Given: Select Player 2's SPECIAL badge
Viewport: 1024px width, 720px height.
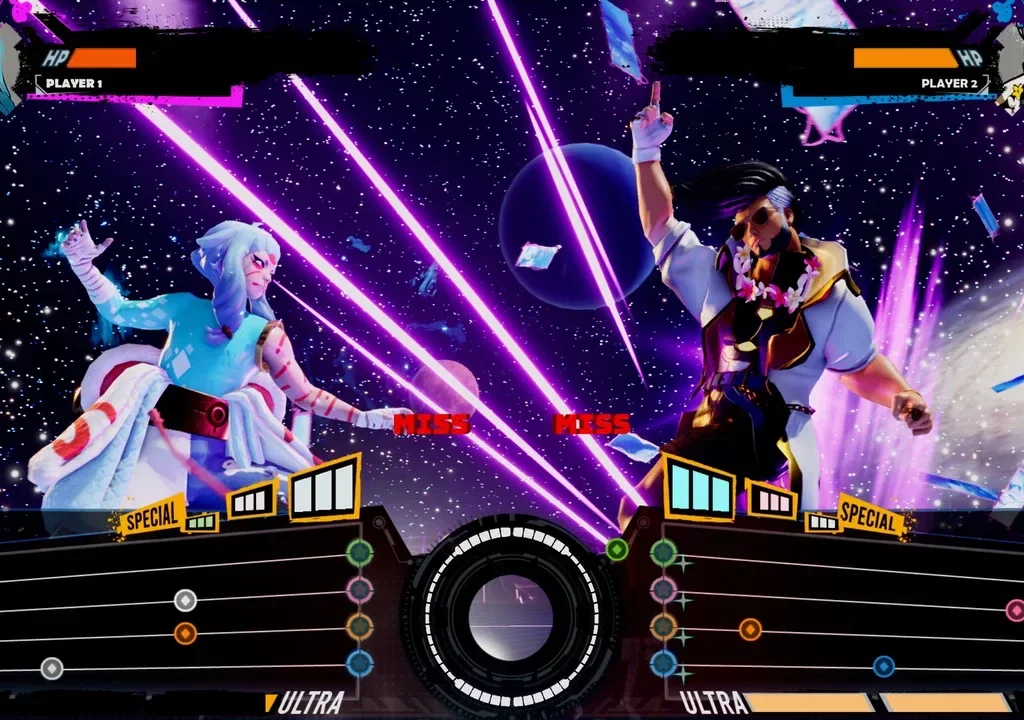Looking at the screenshot, I should [x=871, y=516].
